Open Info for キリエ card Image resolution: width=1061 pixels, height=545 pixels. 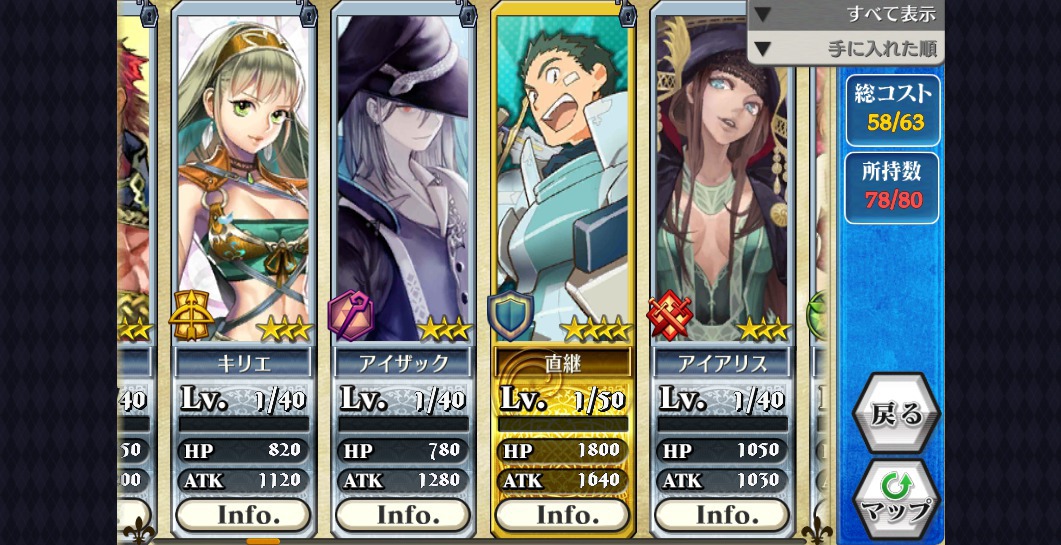pos(243,515)
